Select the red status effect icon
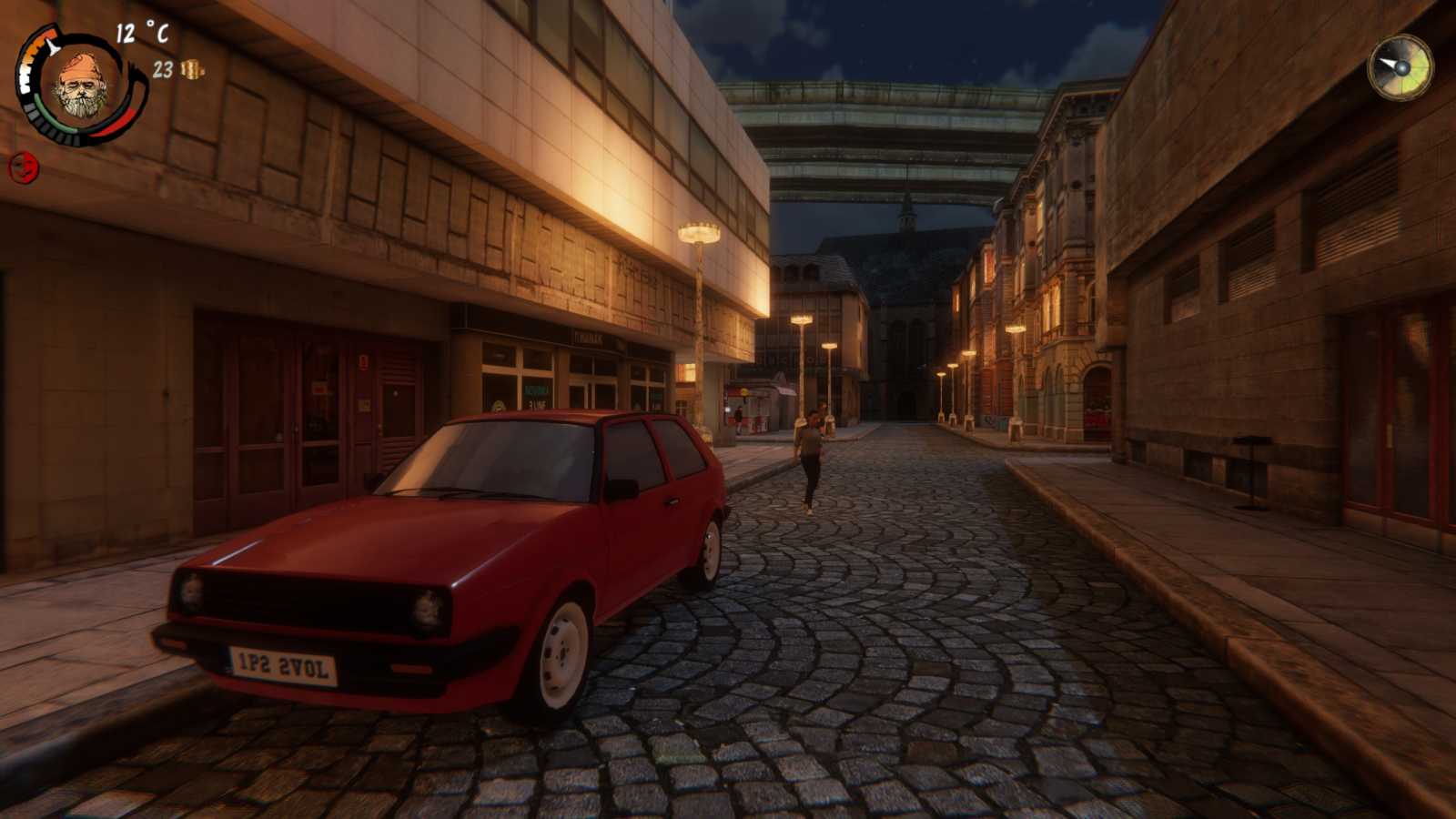Viewport: 1456px width, 819px height. [24, 167]
